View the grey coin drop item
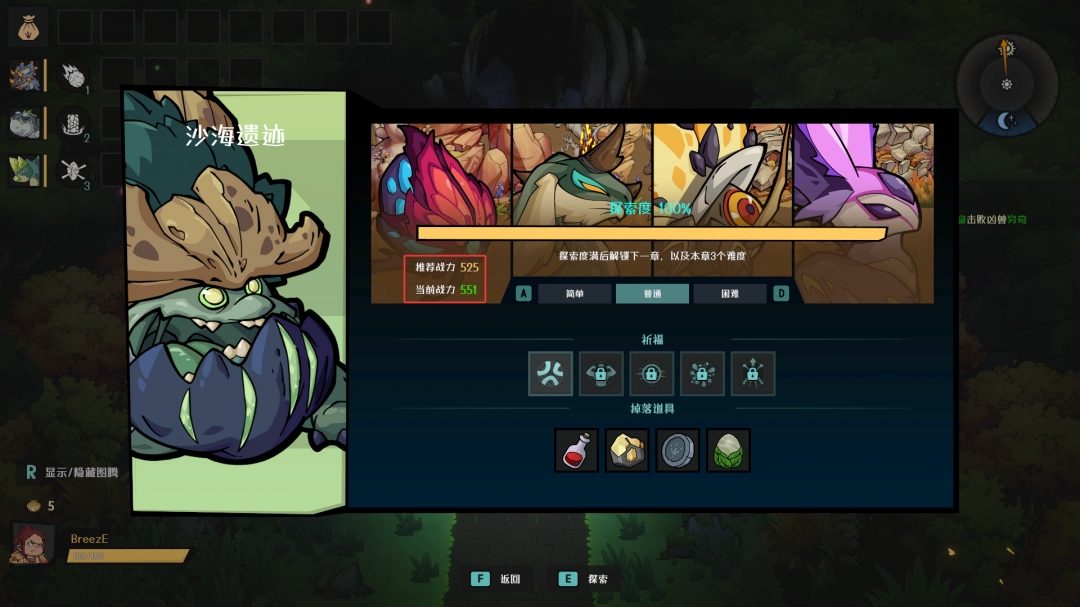Image resolution: width=1080 pixels, height=607 pixels. tap(678, 450)
